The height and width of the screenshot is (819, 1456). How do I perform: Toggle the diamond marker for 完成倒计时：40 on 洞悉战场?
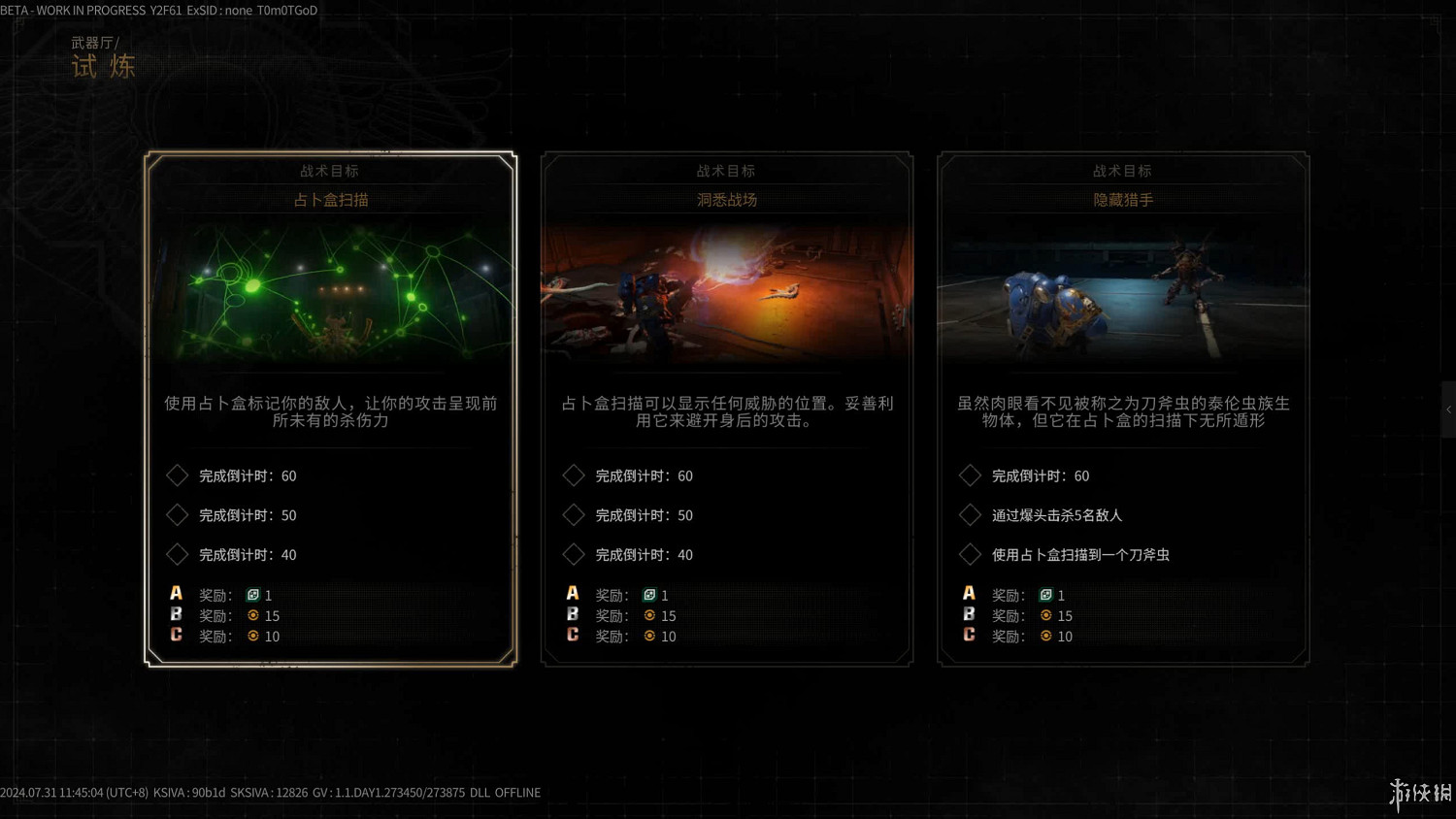573,554
